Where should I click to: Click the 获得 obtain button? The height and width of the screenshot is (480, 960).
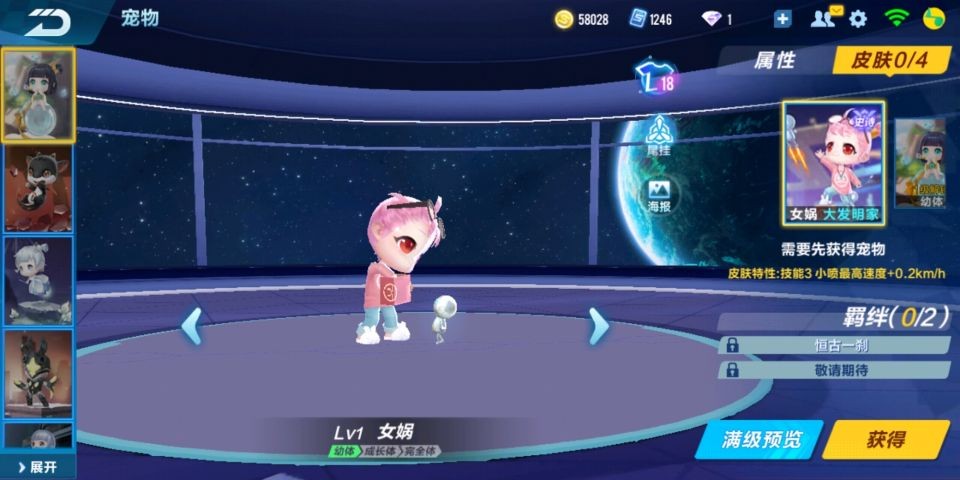886,440
